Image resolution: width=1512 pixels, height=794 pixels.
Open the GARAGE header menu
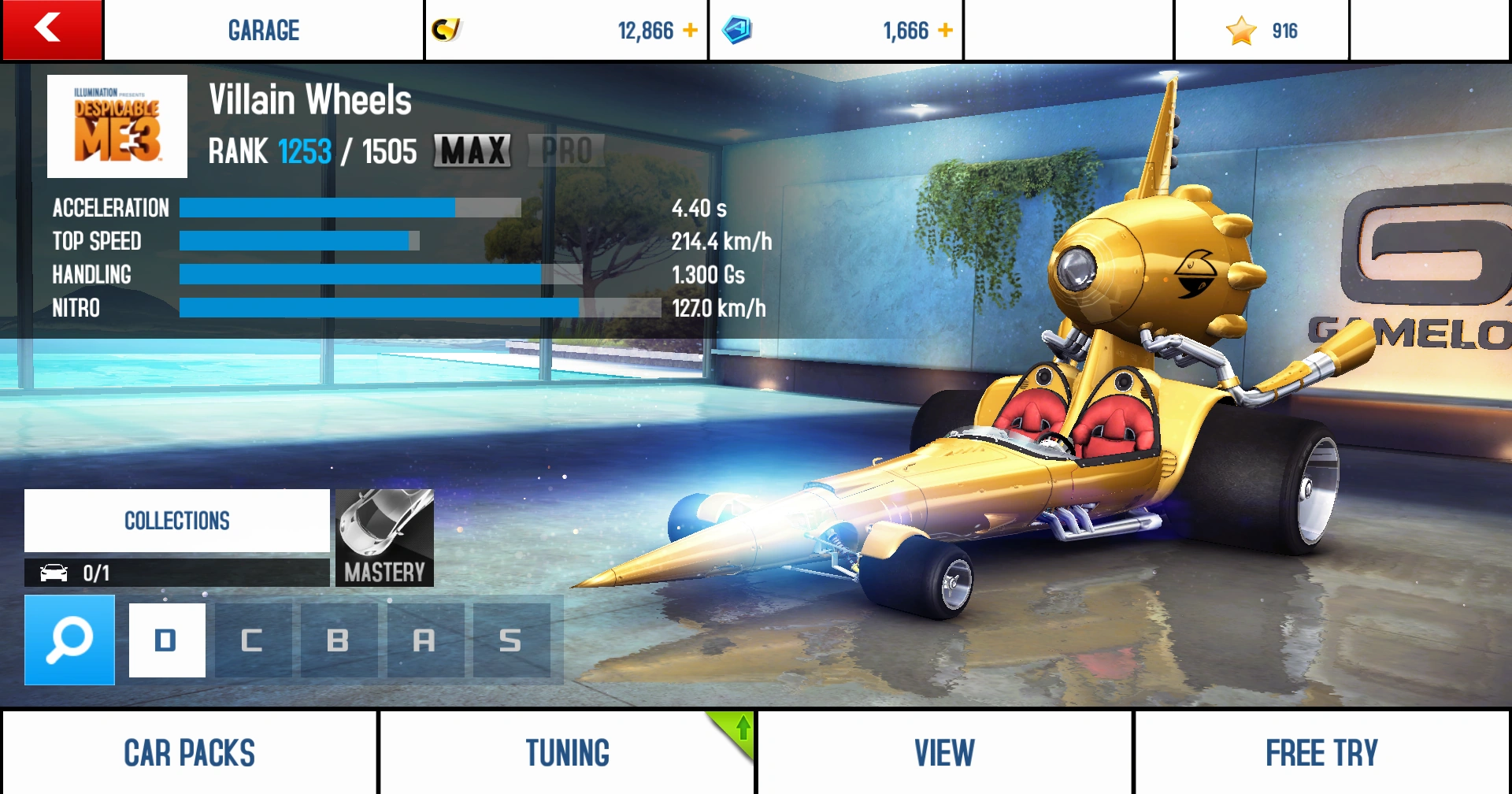[x=263, y=30]
